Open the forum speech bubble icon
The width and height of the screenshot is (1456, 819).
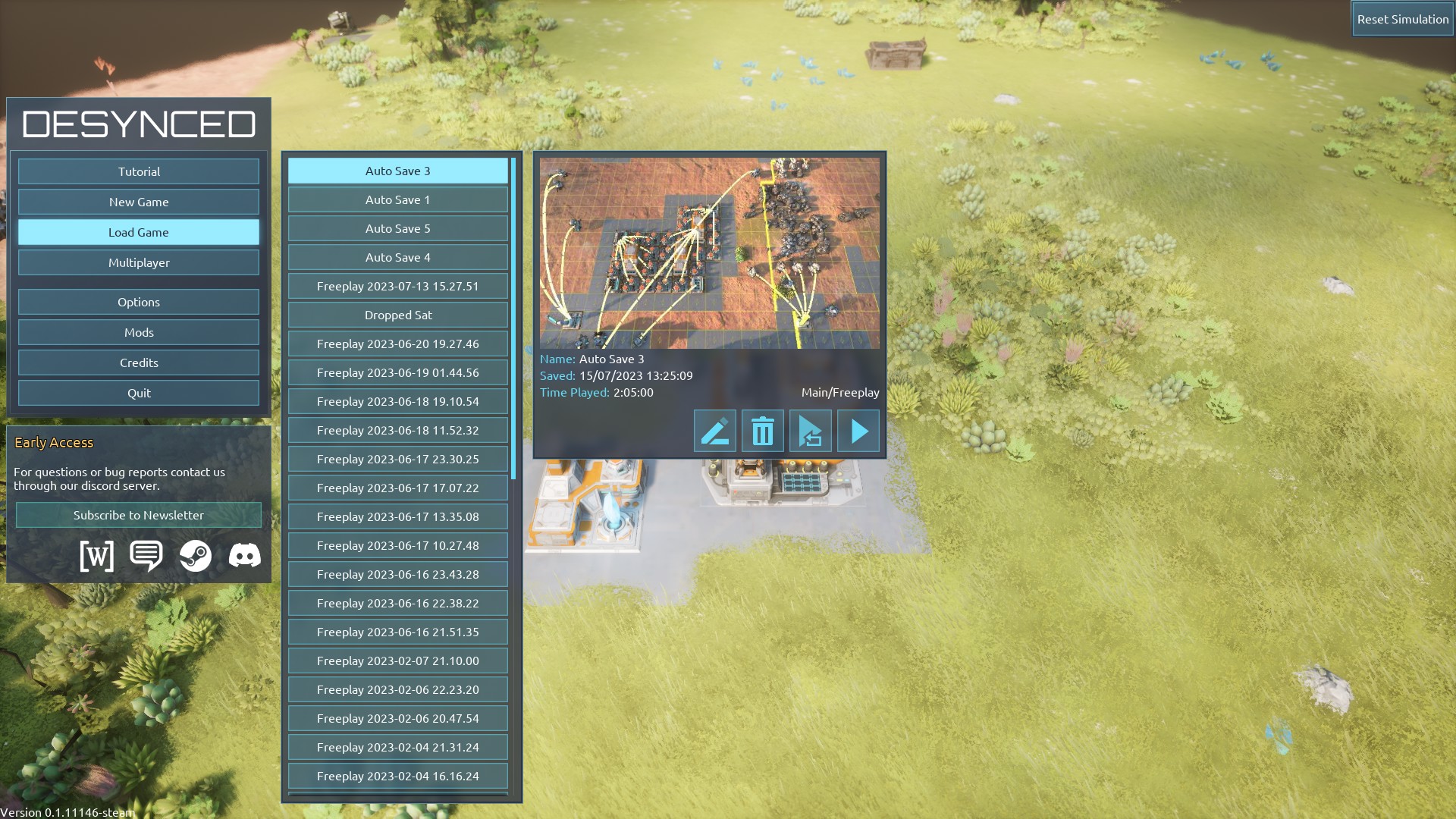click(x=146, y=556)
